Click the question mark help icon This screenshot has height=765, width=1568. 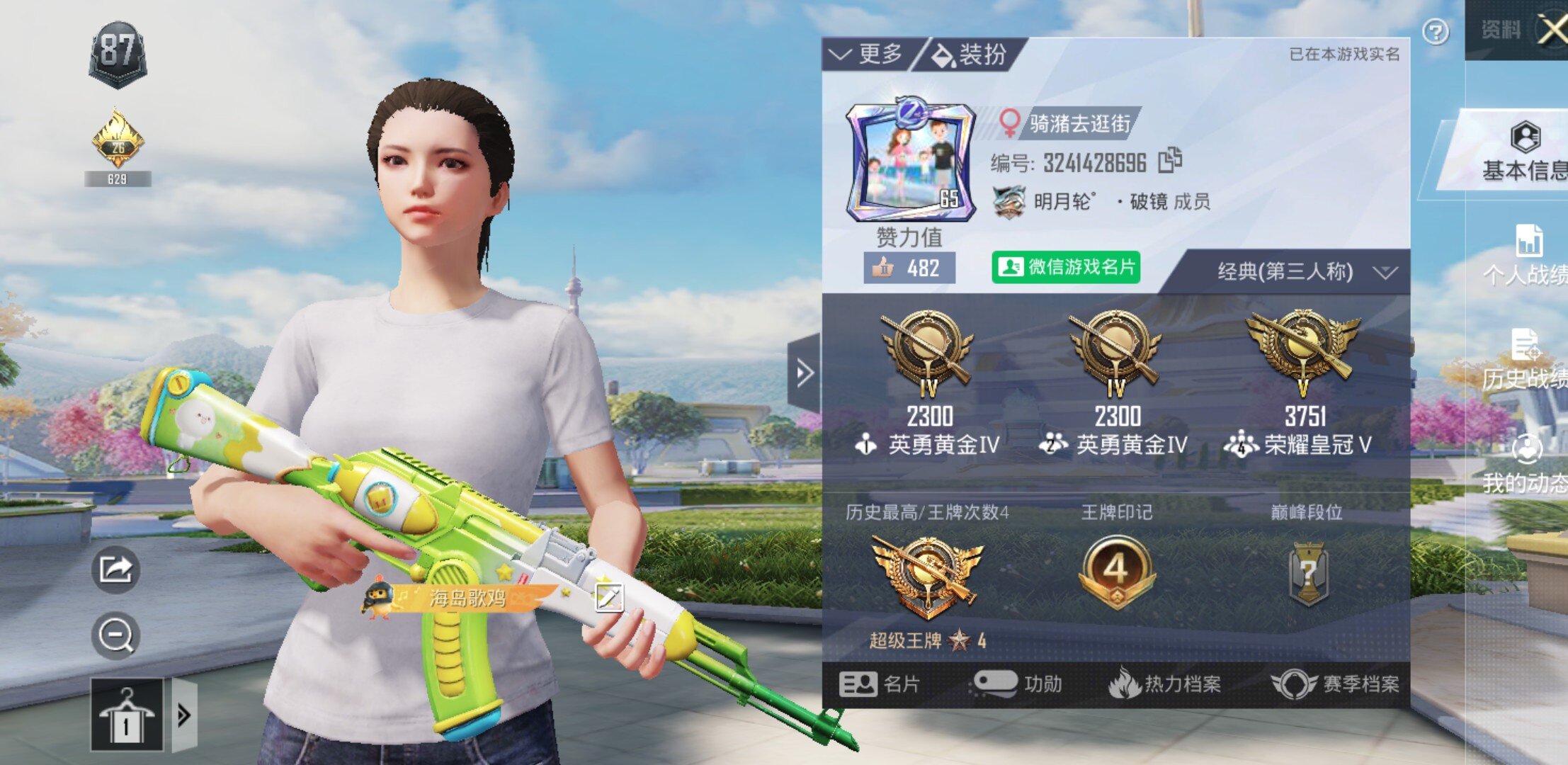[1435, 32]
